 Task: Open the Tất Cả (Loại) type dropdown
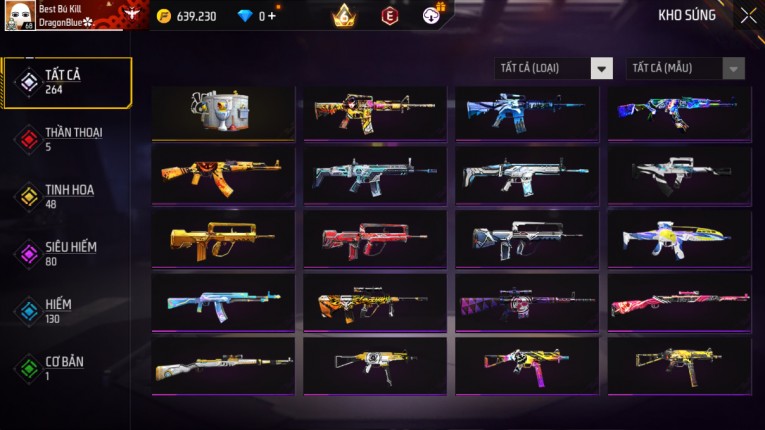point(554,68)
